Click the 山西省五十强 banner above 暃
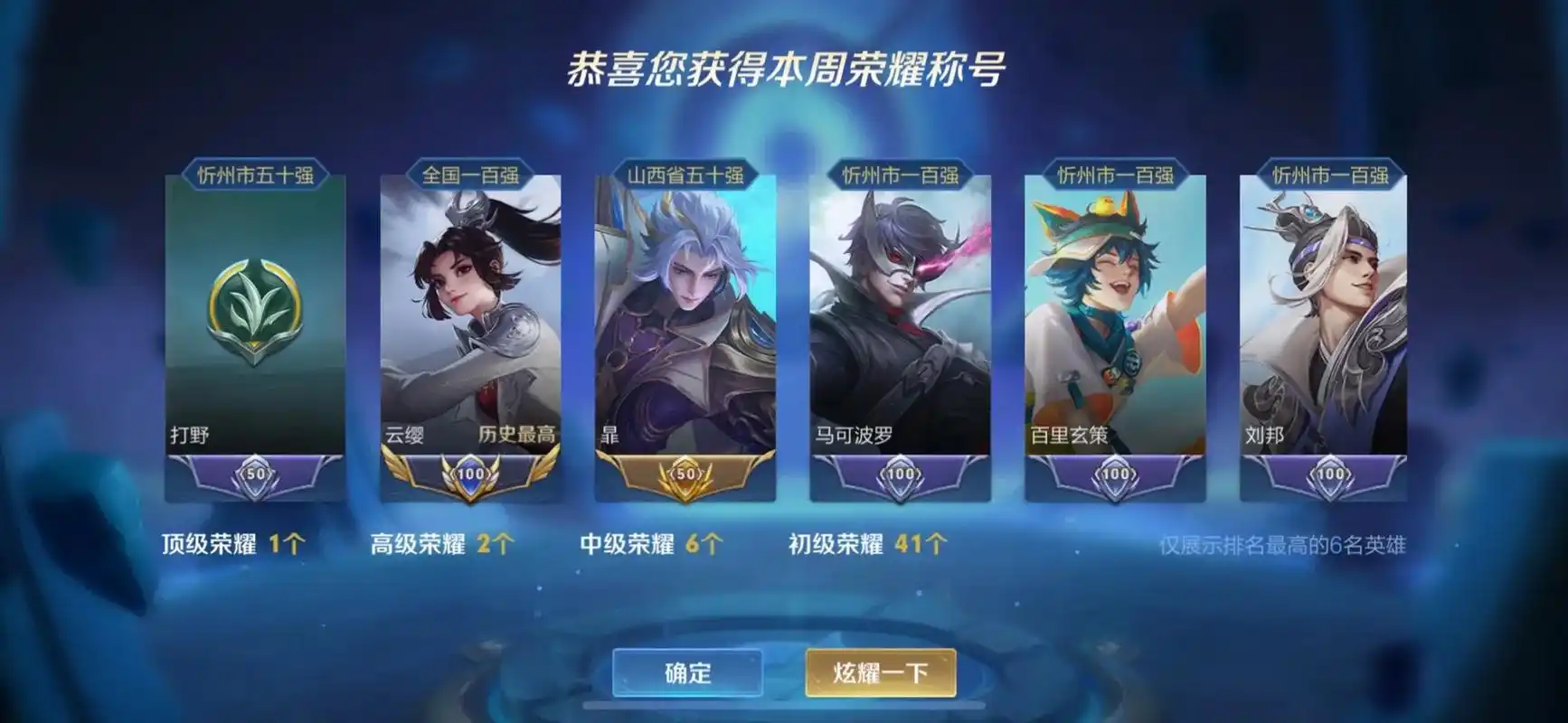 pos(687,174)
